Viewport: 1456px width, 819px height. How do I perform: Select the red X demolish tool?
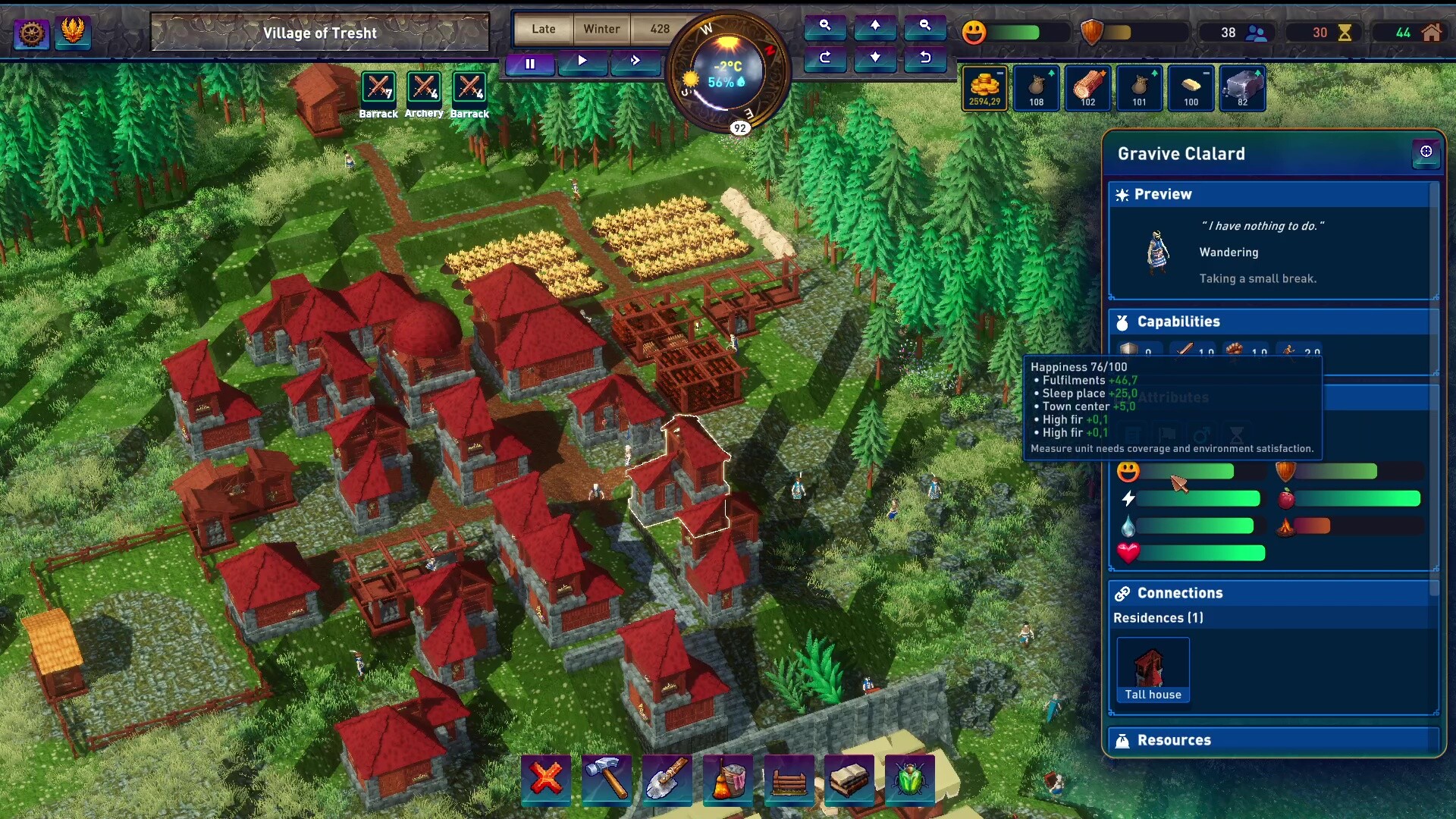pos(546,780)
